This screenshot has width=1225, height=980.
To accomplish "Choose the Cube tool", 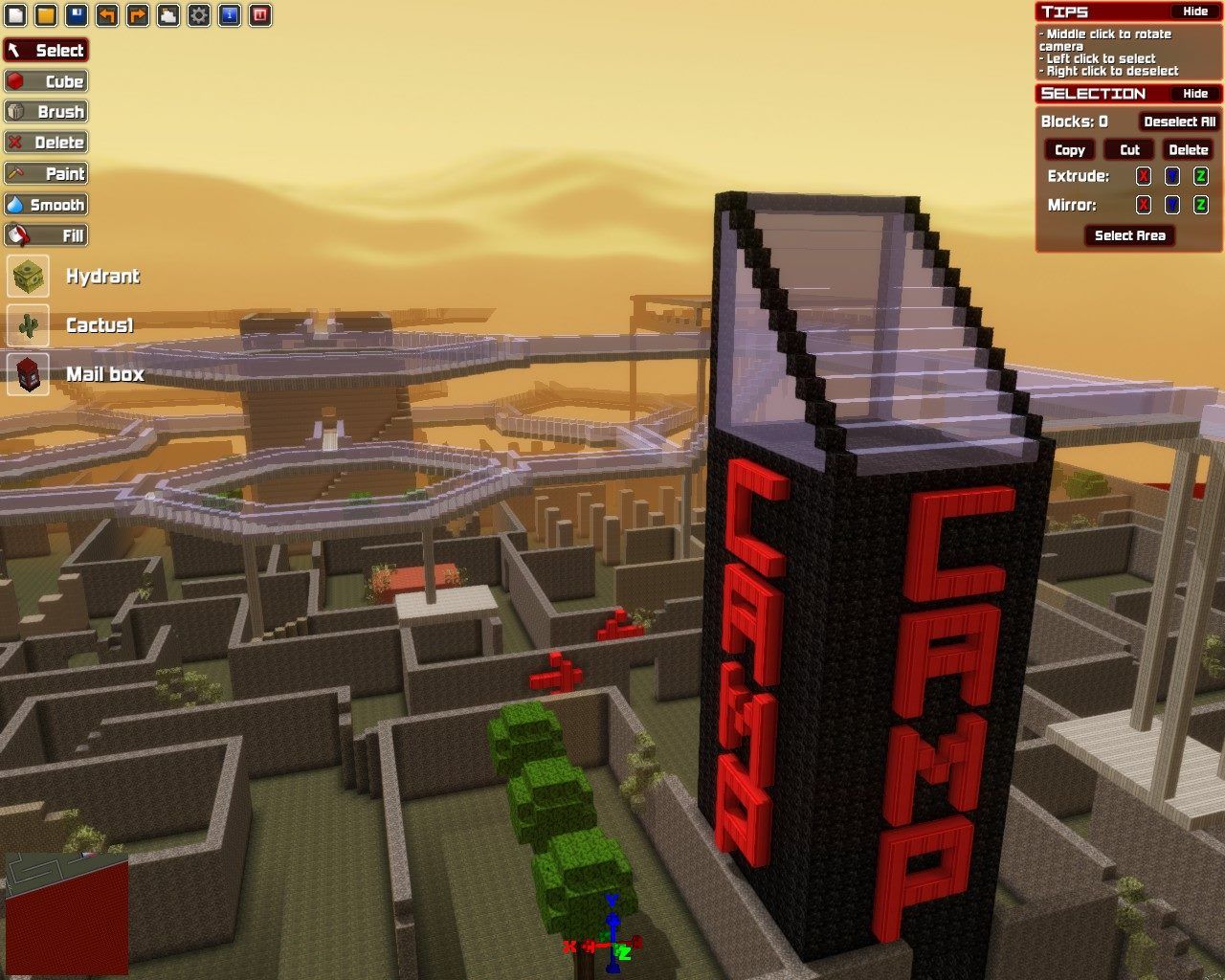I will click(46, 81).
